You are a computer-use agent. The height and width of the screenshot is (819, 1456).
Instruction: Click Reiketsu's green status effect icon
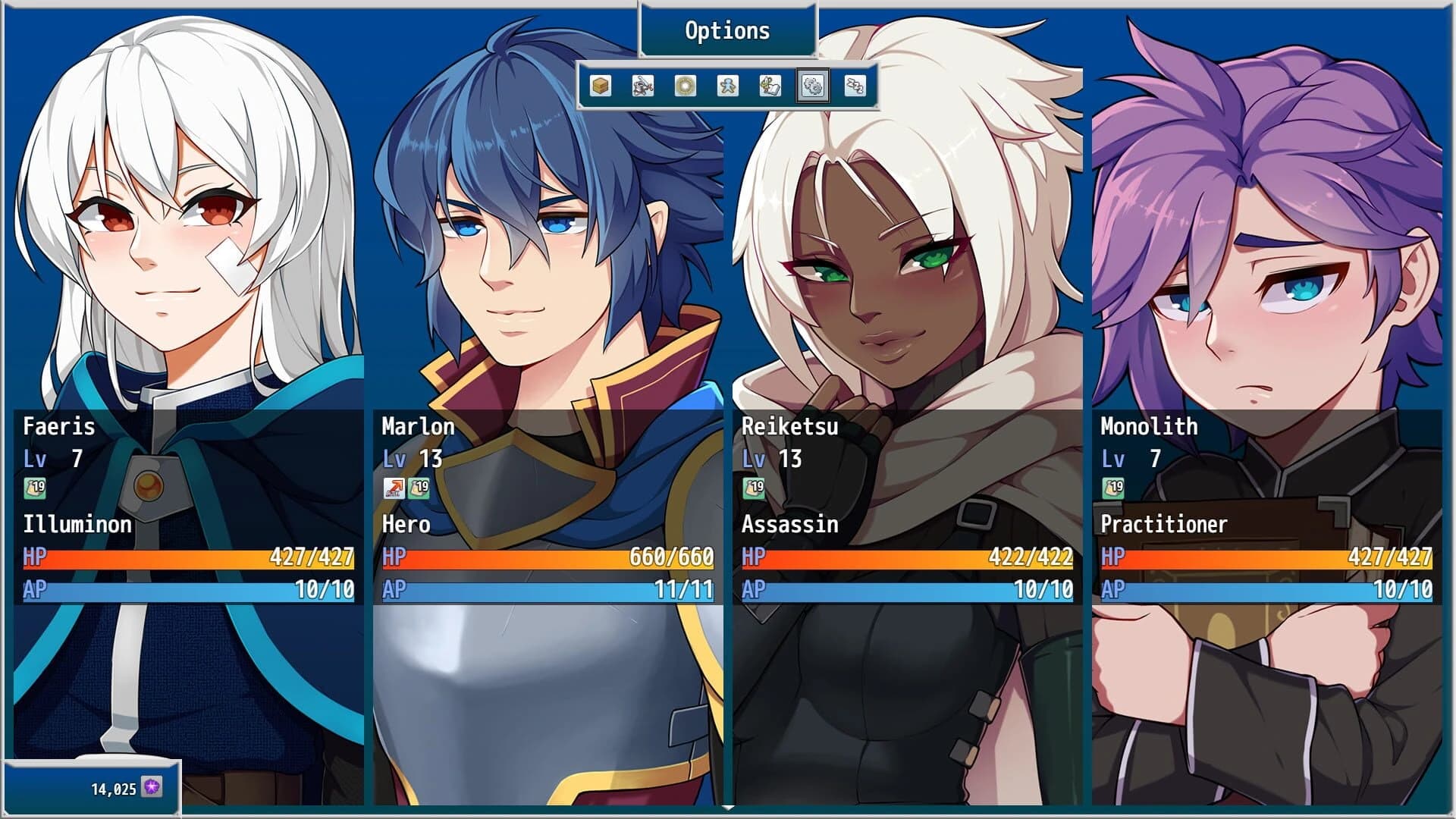[x=754, y=488]
